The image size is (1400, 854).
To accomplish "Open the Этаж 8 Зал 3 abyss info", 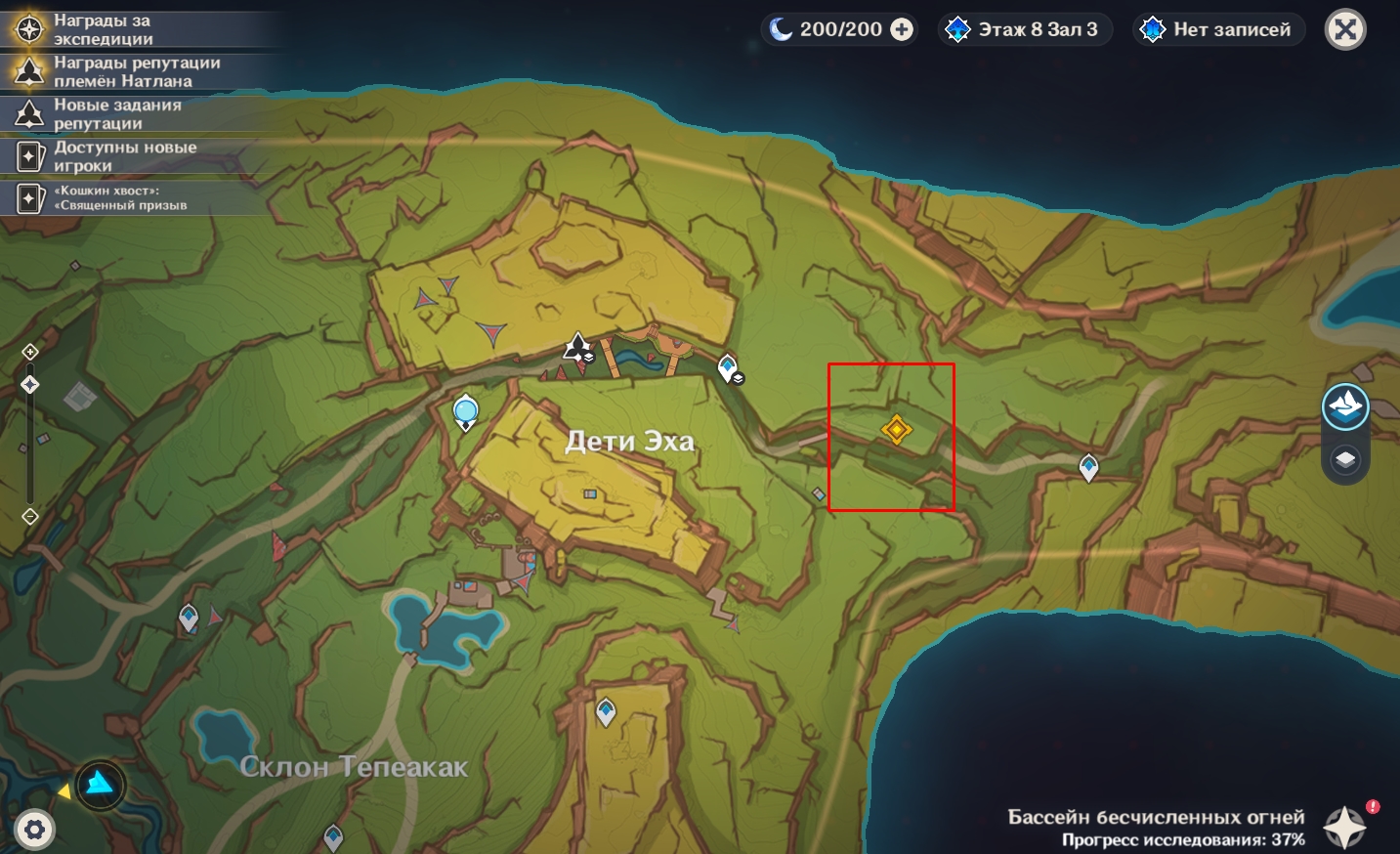I will click(1025, 30).
